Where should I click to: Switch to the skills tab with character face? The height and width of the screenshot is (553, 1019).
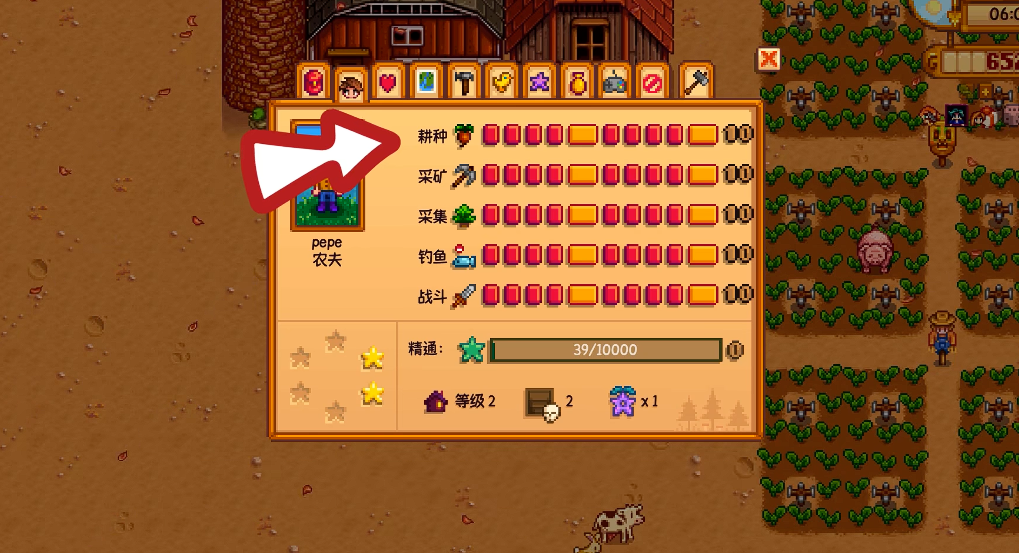350,85
